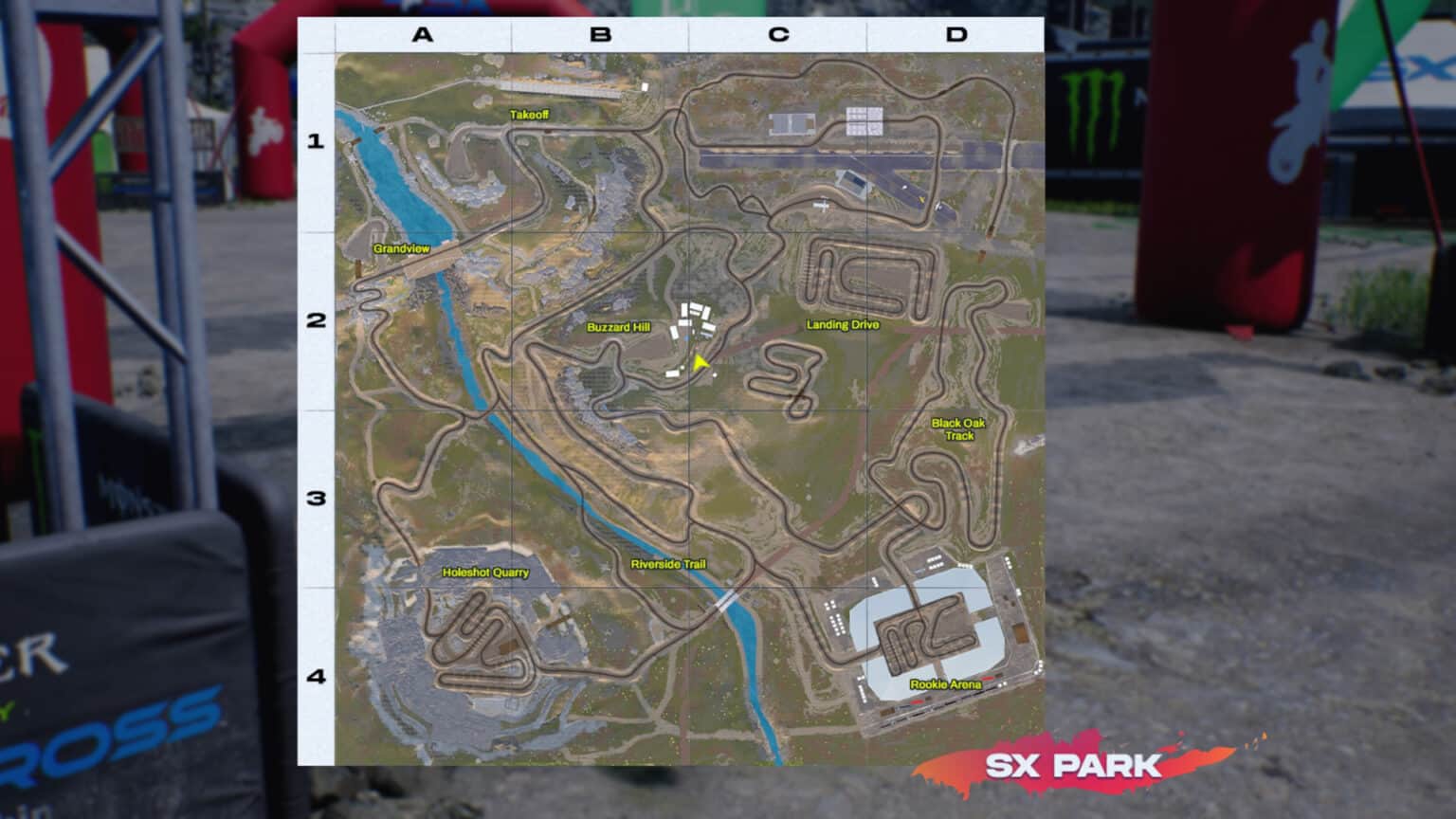Screen dimensions: 1456x819
Task: Select the yellow player position arrow marker
Action: (x=699, y=361)
